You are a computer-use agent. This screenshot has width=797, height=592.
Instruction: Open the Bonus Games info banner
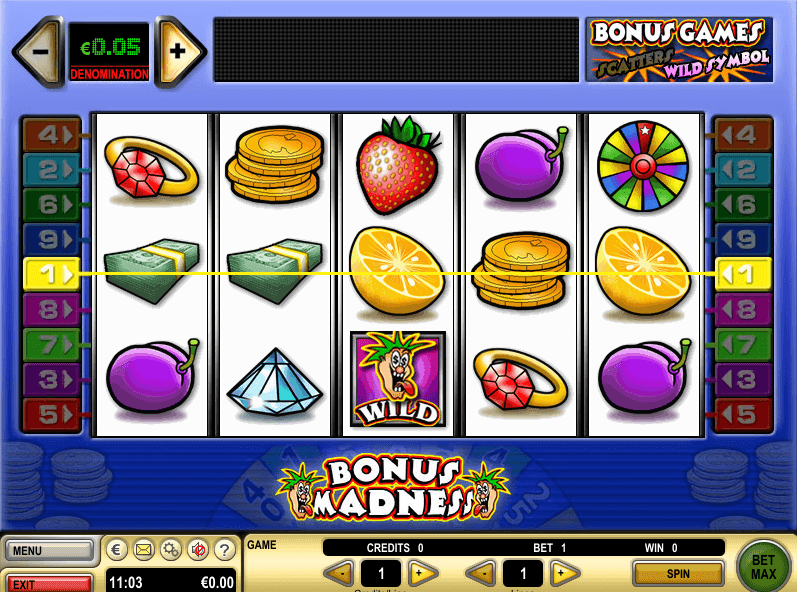click(x=679, y=48)
